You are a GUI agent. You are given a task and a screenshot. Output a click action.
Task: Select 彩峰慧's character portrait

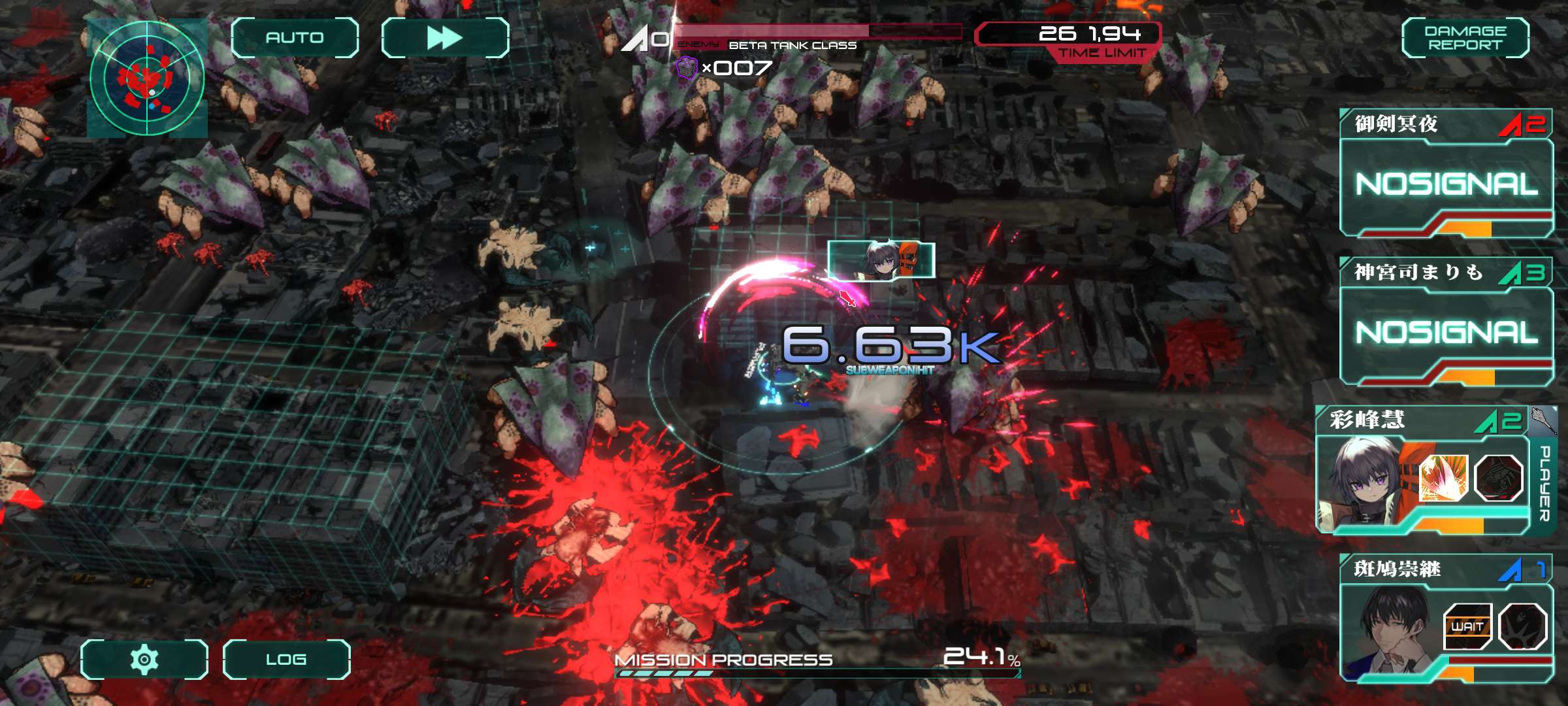(x=1362, y=480)
